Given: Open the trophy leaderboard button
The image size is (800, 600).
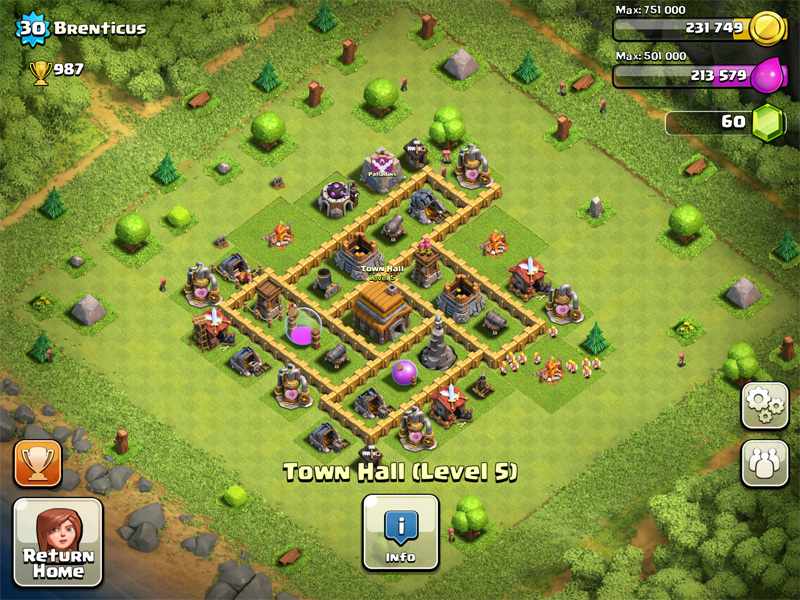Looking at the screenshot, I should tap(38, 463).
